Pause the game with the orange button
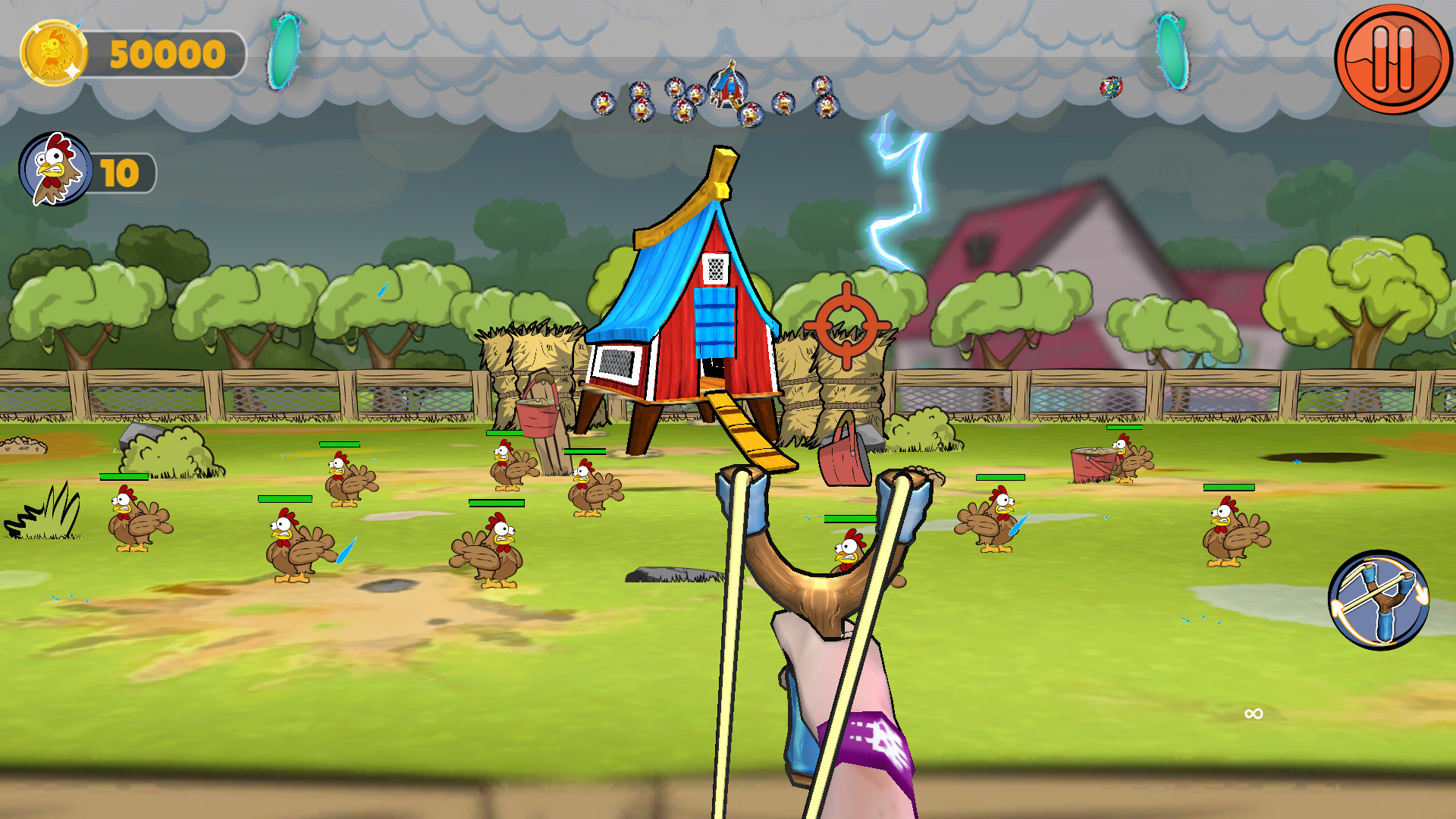Image resolution: width=1456 pixels, height=819 pixels. [1392, 58]
